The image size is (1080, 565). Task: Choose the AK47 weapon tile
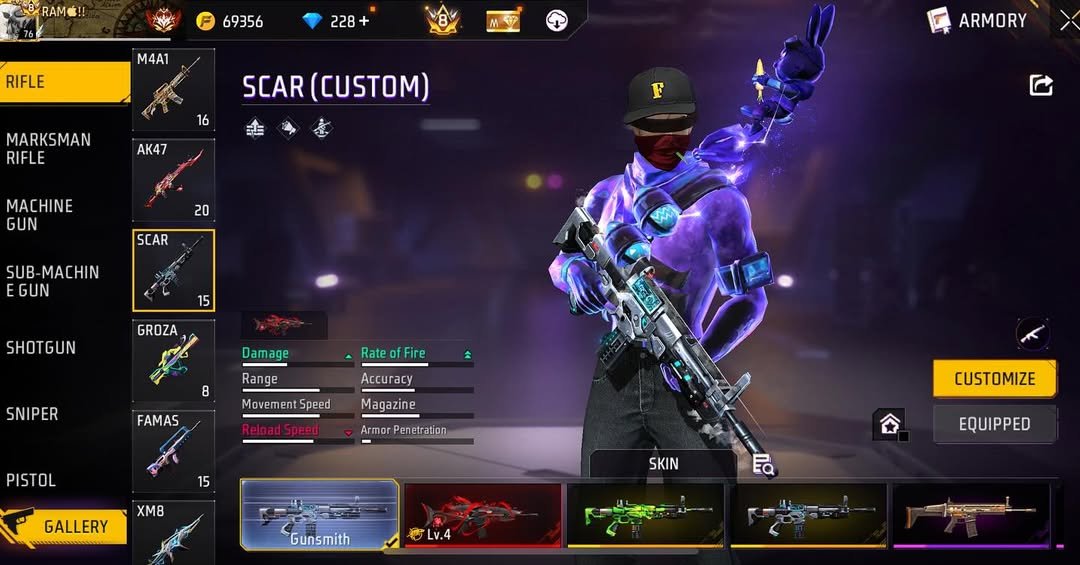pos(173,180)
